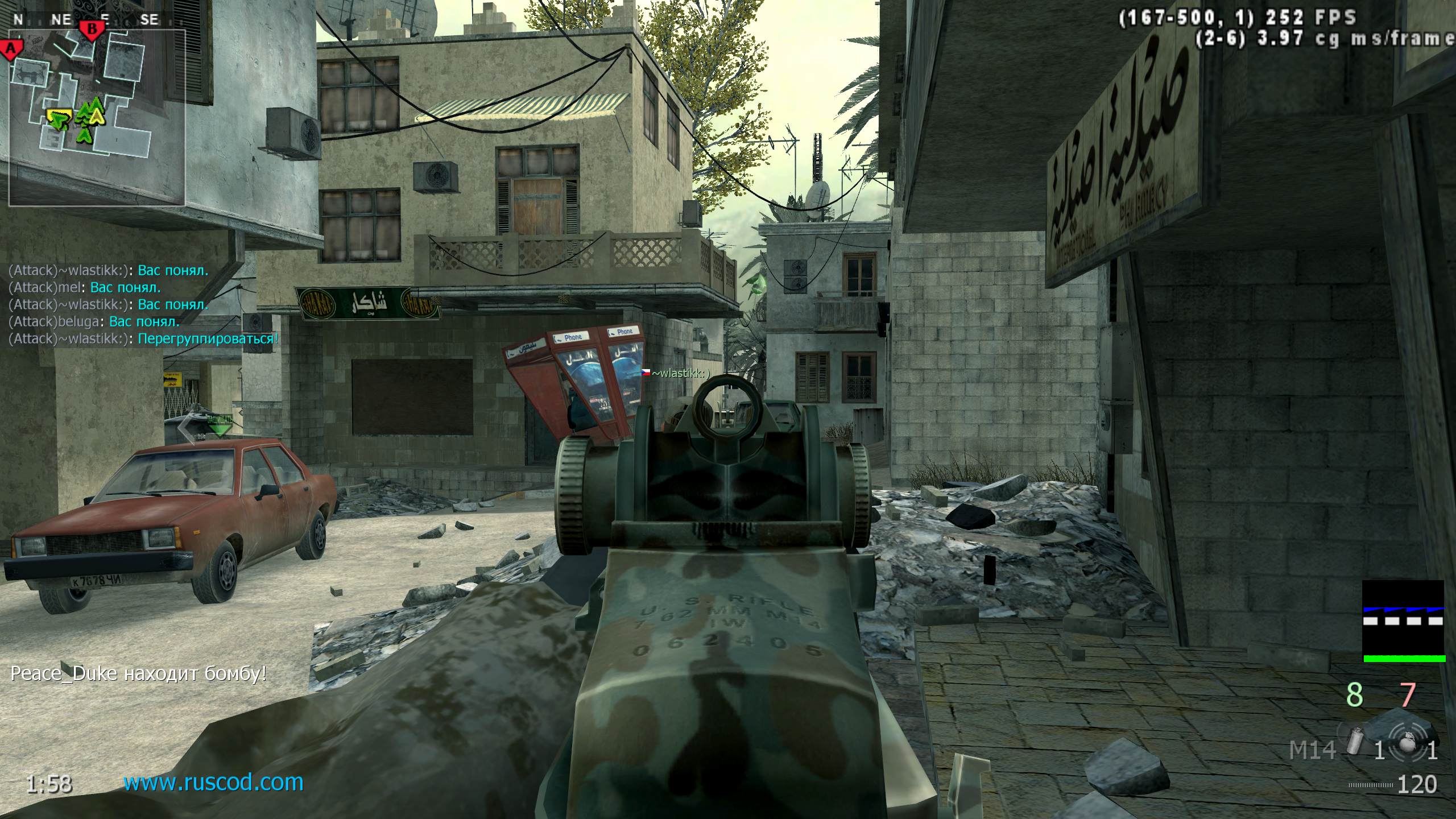Select bomb site A marker on minimap
Viewport: 1456px width, 819px height.
click(11, 48)
